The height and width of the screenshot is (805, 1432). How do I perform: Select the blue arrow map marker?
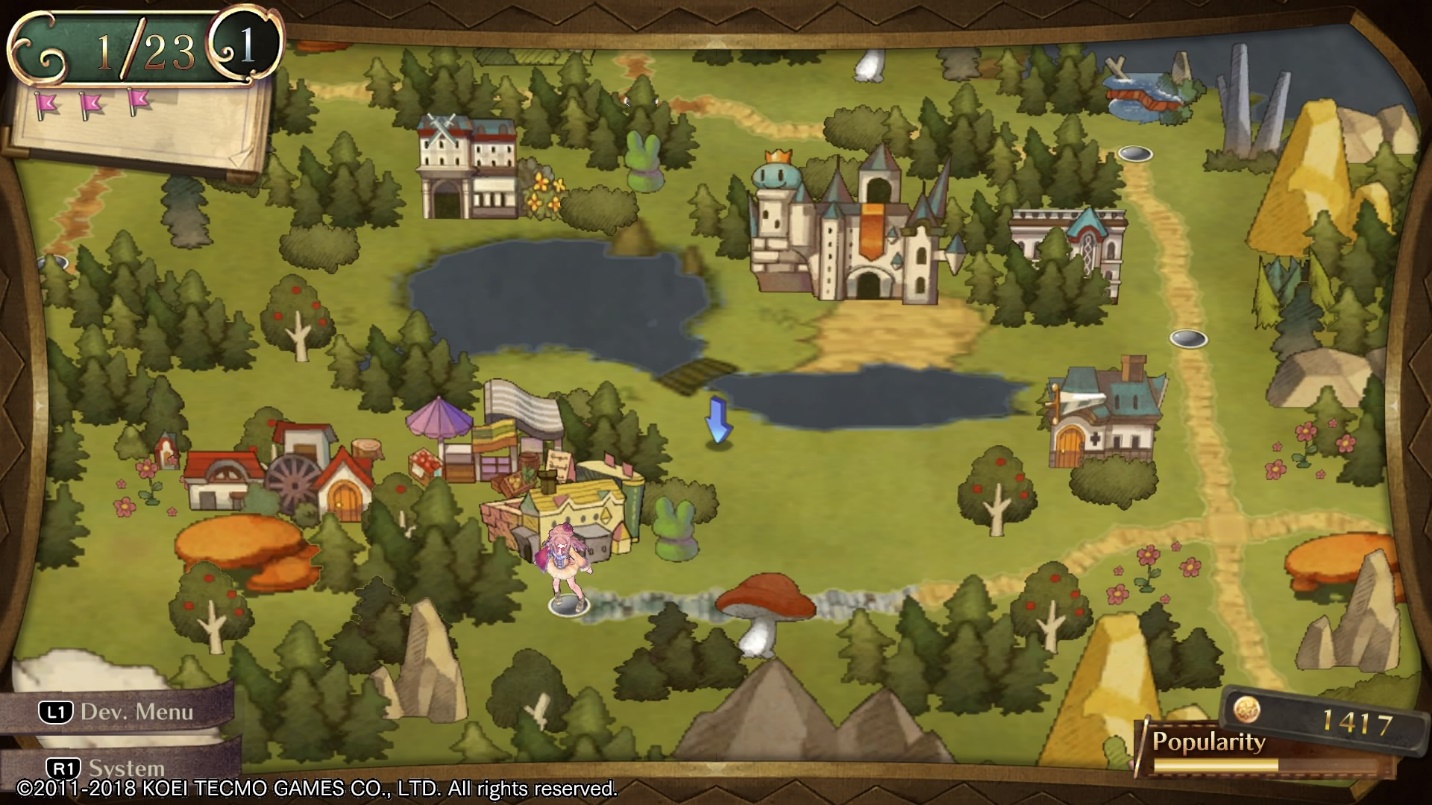click(x=718, y=420)
